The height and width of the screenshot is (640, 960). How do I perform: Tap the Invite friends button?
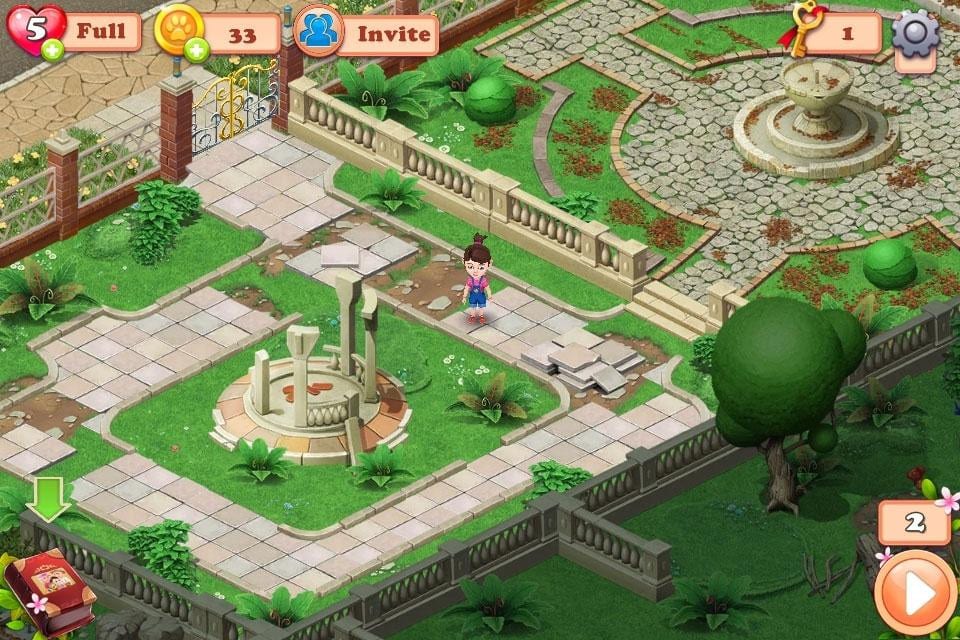367,34
